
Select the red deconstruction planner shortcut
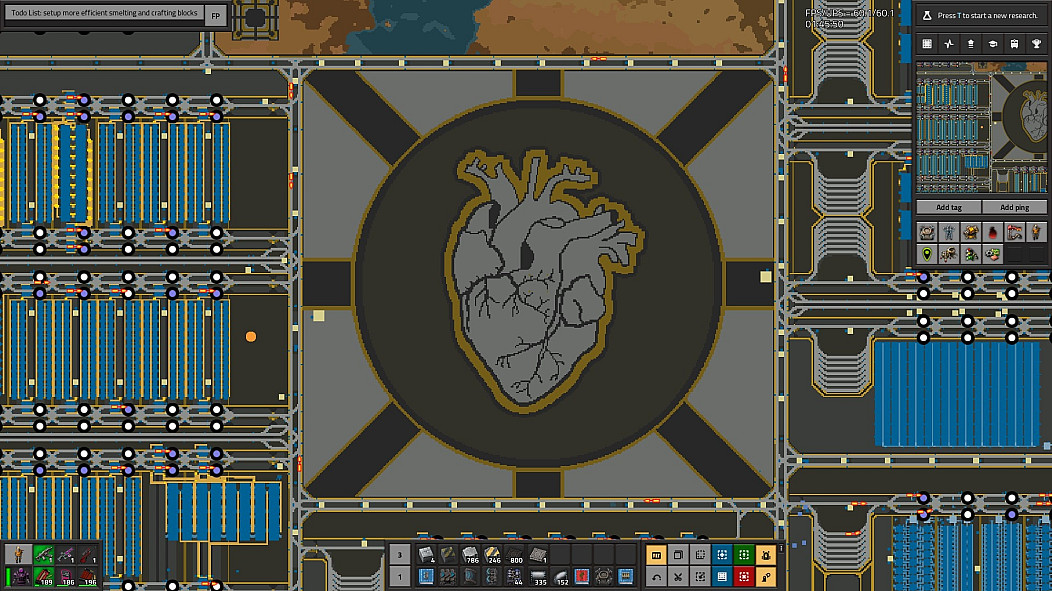pyautogui.click(x=743, y=577)
